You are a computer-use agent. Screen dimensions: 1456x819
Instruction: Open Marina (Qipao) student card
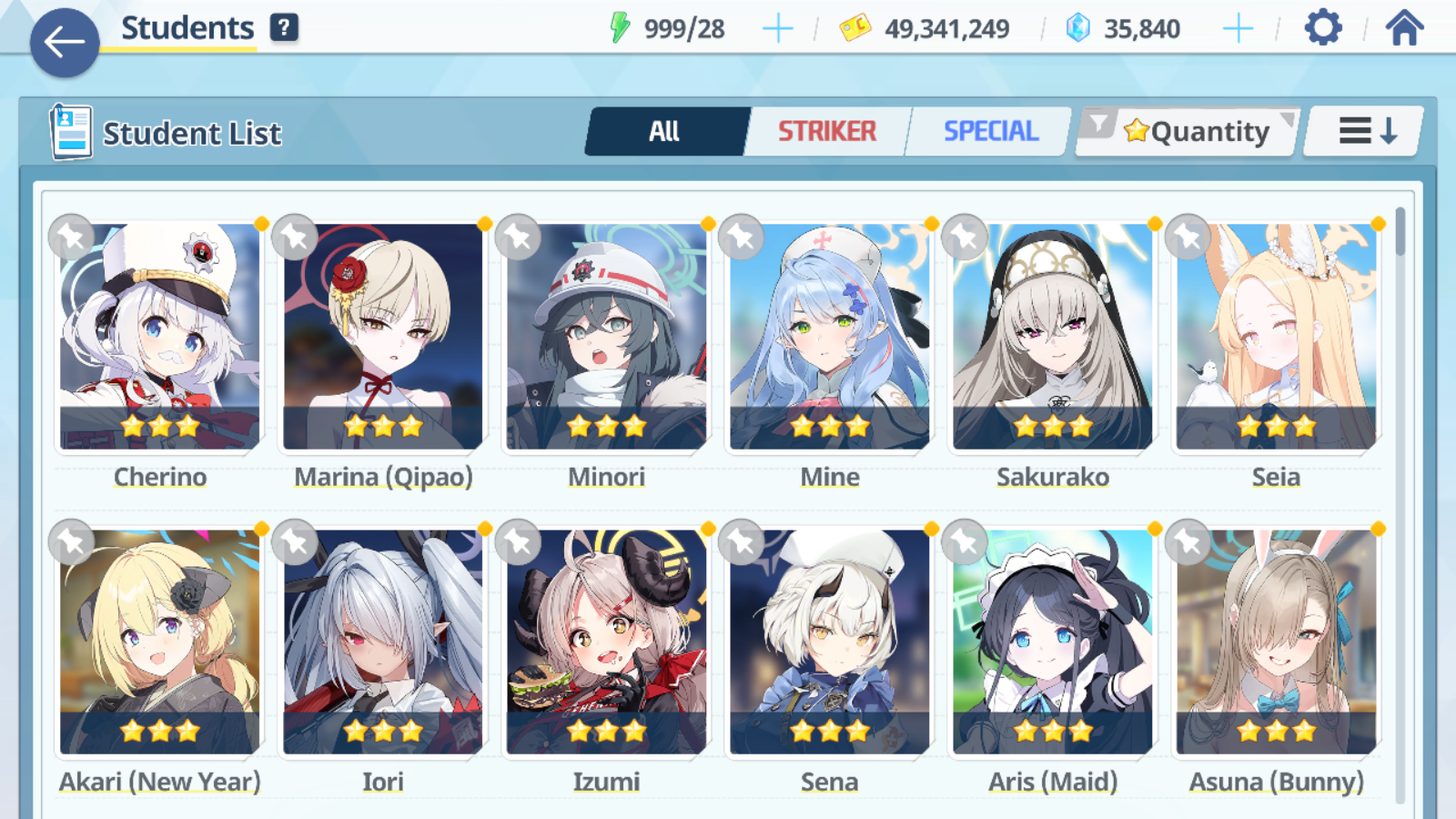pyautogui.click(x=383, y=337)
